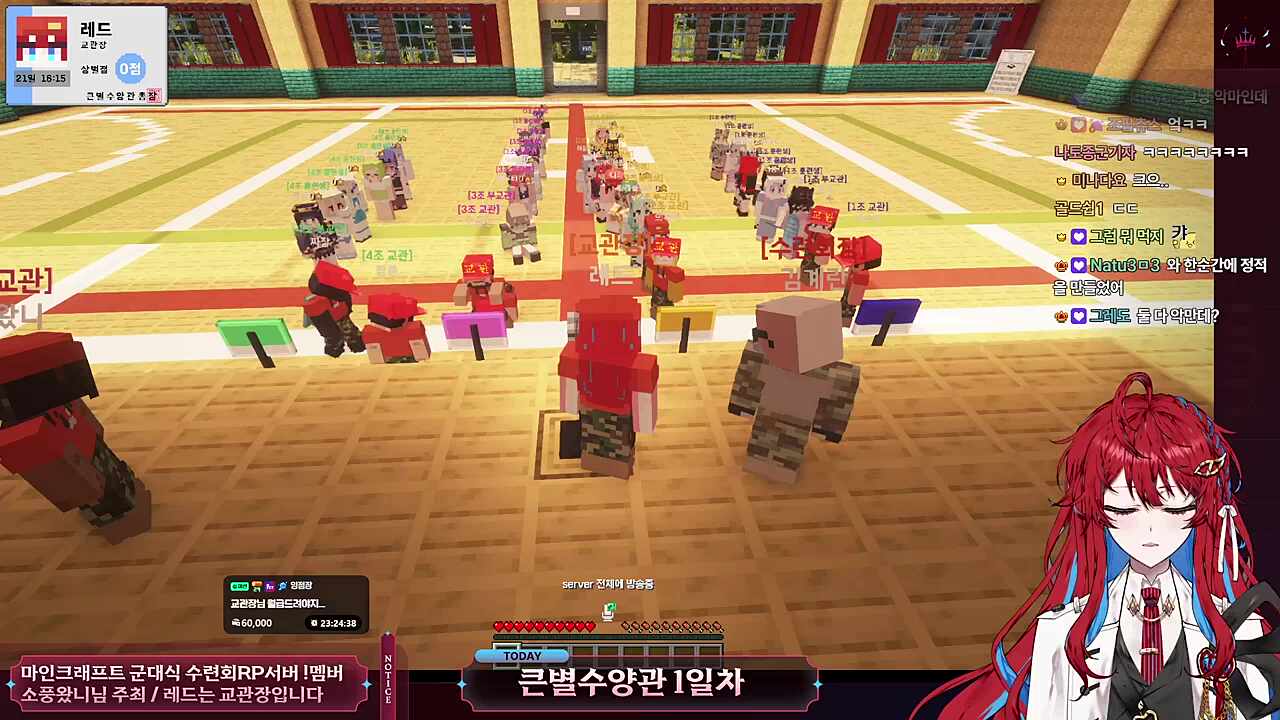This screenshot has width=1280, height=720.
Task: Open the TODAY dropdown above the banner
Action: coord(521,655)
